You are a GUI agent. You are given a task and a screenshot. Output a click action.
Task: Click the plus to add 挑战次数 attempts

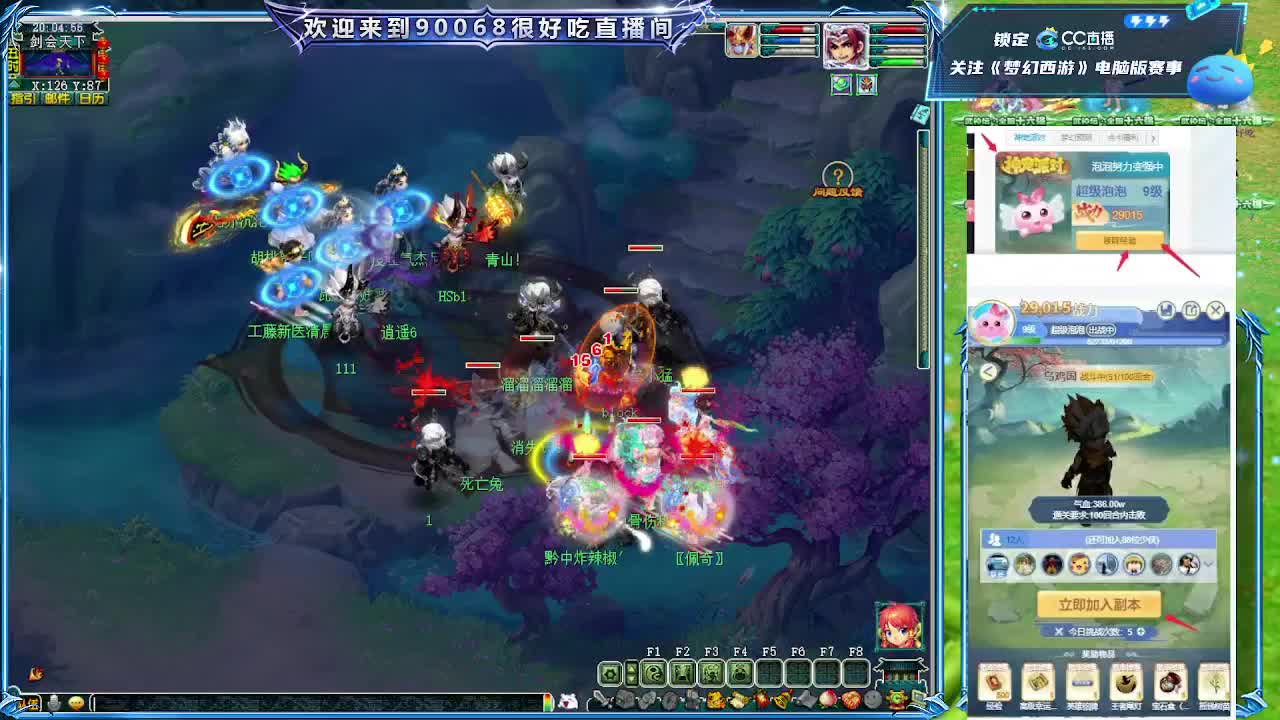(1140, 631)
